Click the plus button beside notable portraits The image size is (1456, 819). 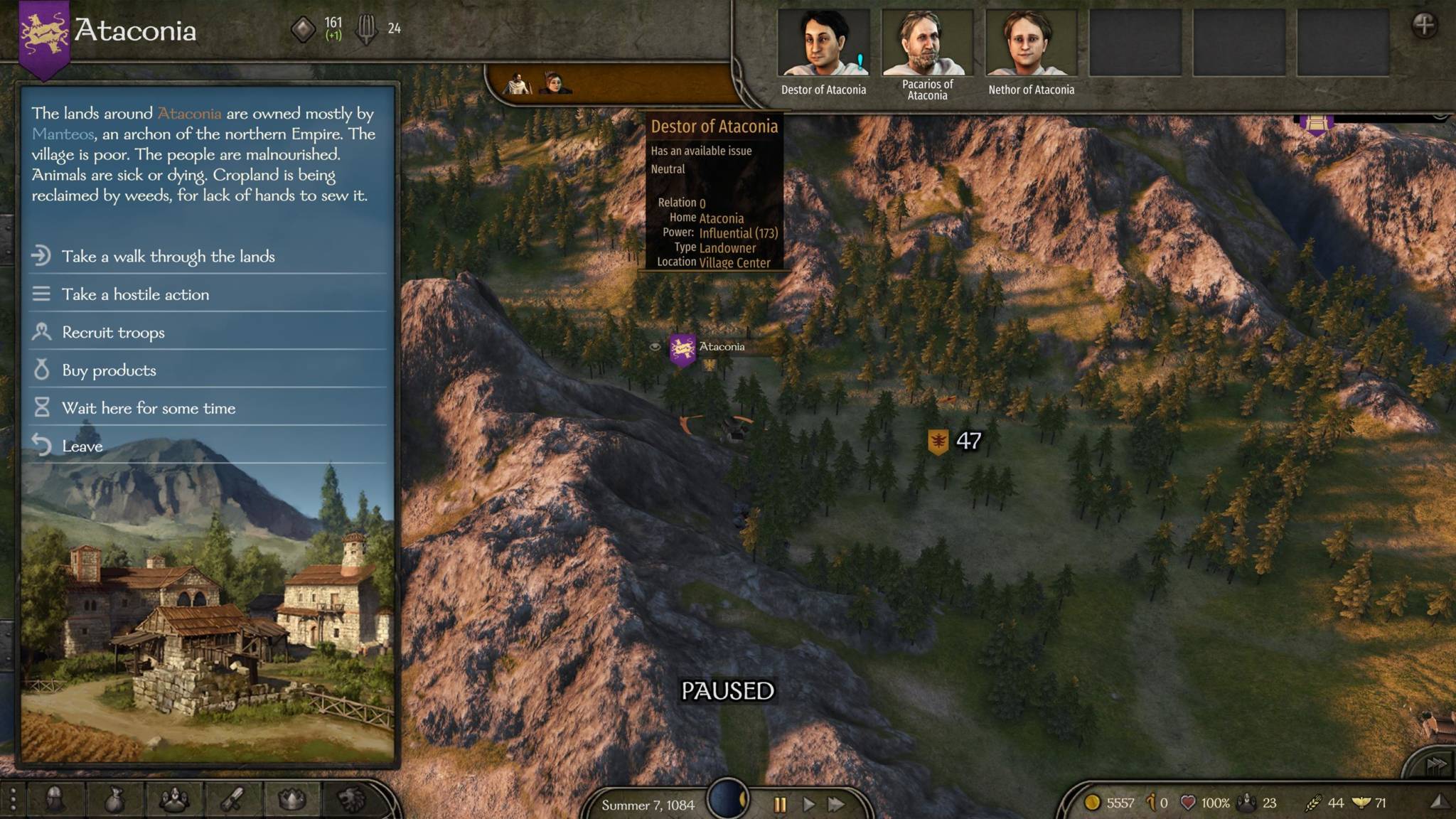pyautogui.click(x=1424, y=26)
